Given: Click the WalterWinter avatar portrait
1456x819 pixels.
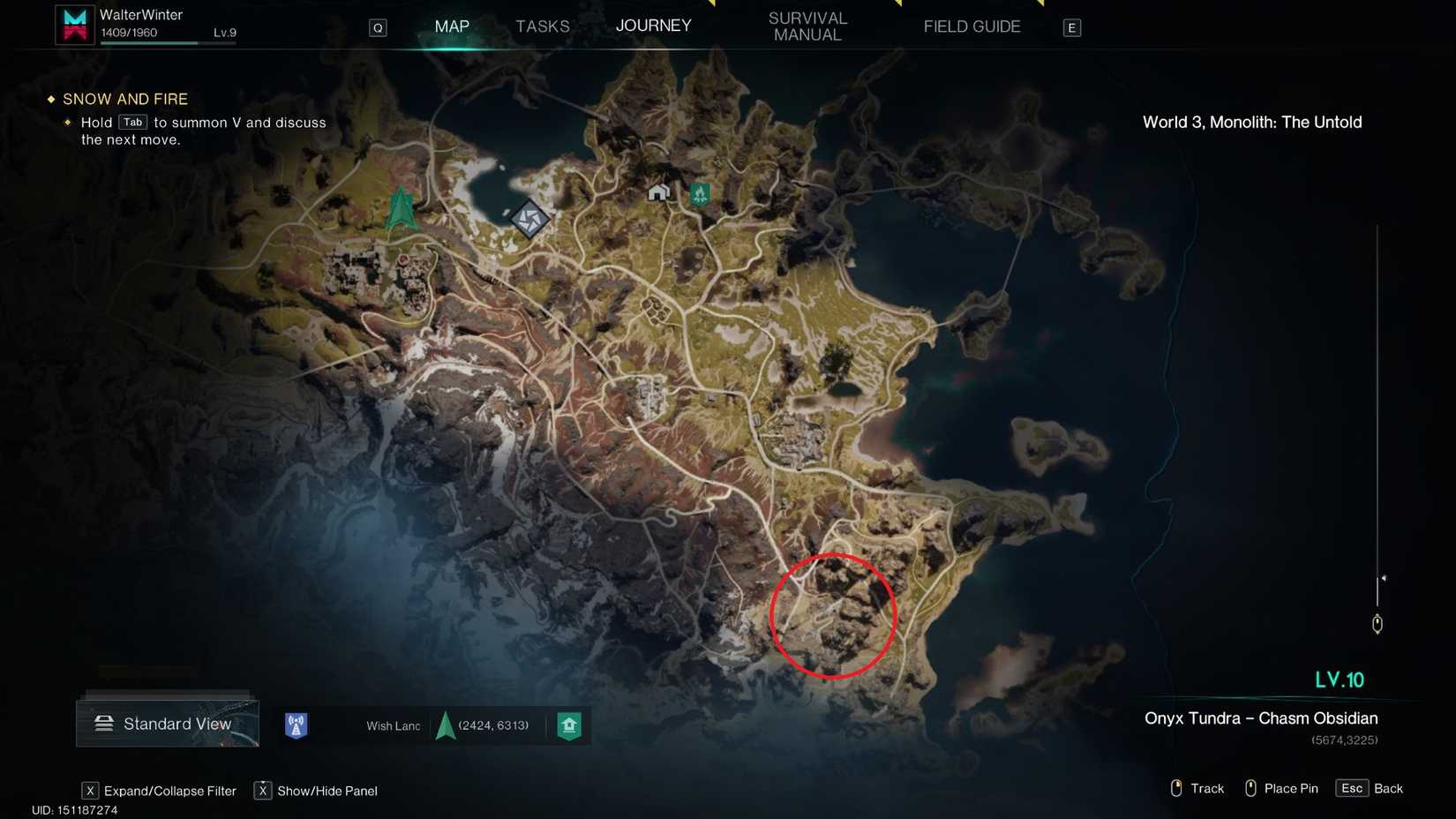Looking at the screenshot, I should point(74,23).
